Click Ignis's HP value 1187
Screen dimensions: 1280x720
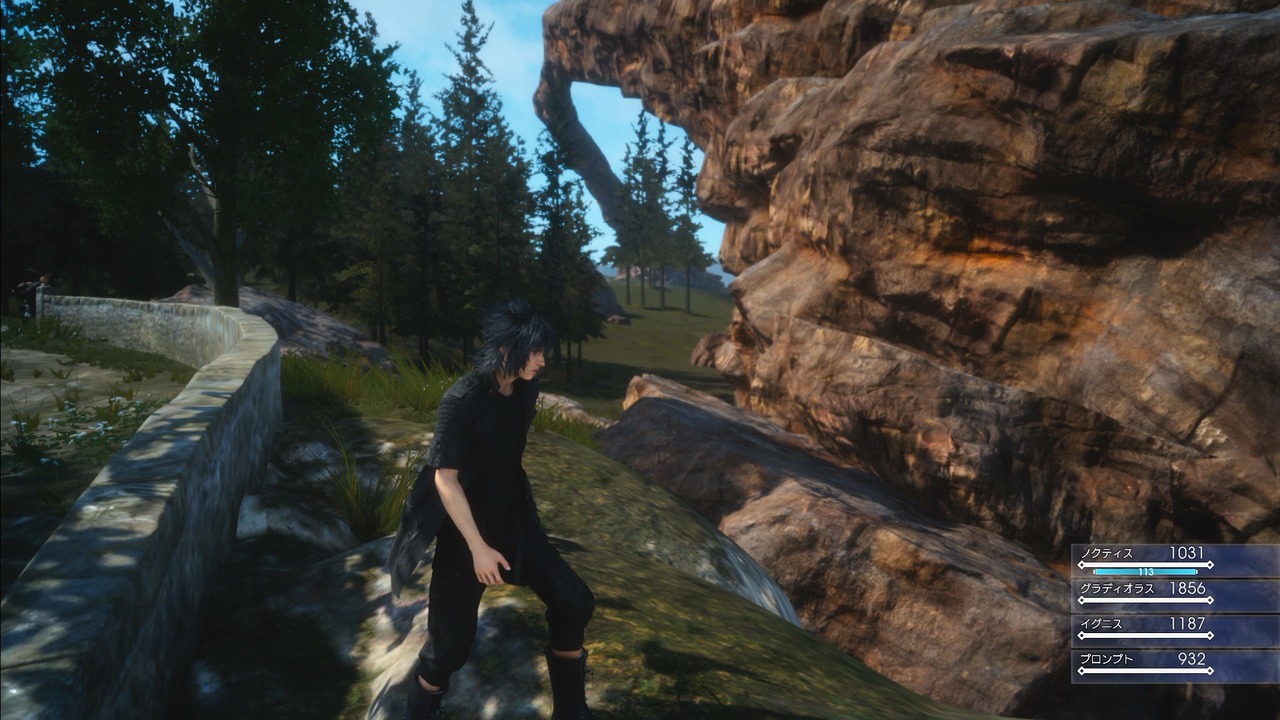(1187, 624)
